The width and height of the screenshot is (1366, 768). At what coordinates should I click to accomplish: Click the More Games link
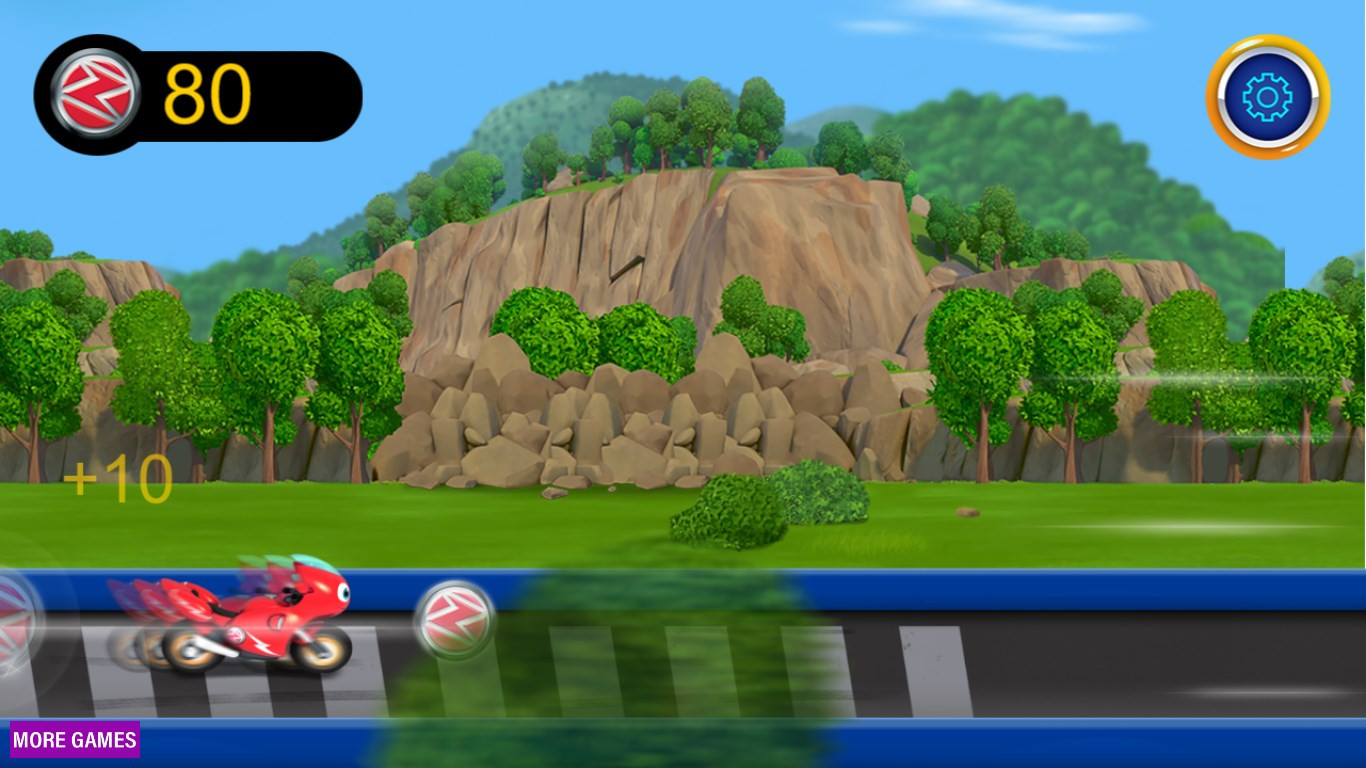tap(75, 740)
